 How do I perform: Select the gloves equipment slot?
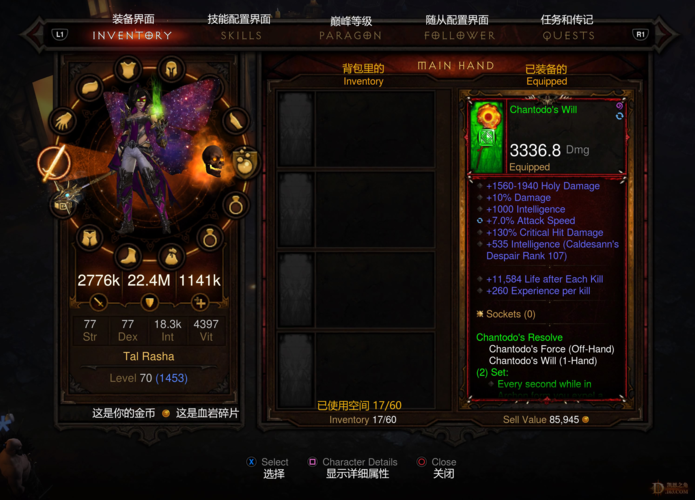coord(63,121)
